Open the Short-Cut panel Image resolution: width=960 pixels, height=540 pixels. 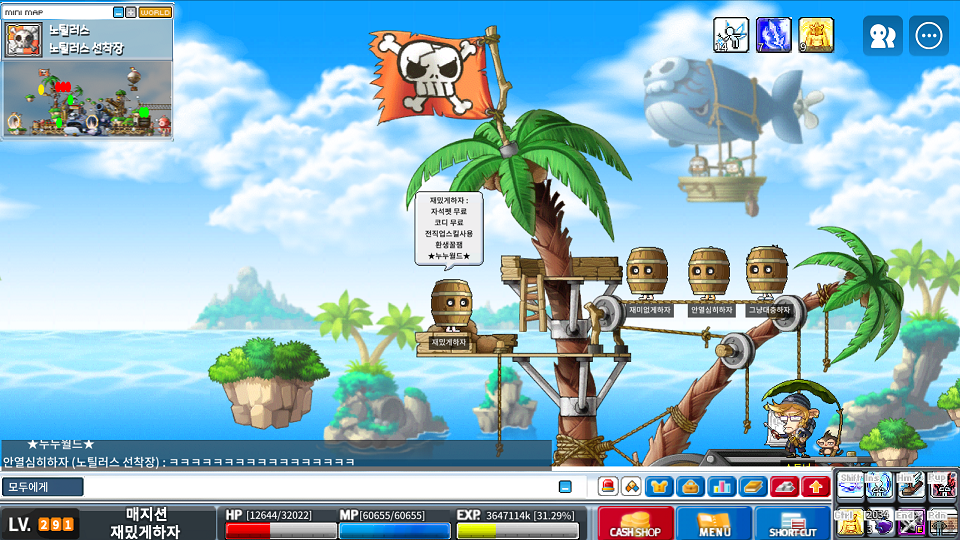792,523
